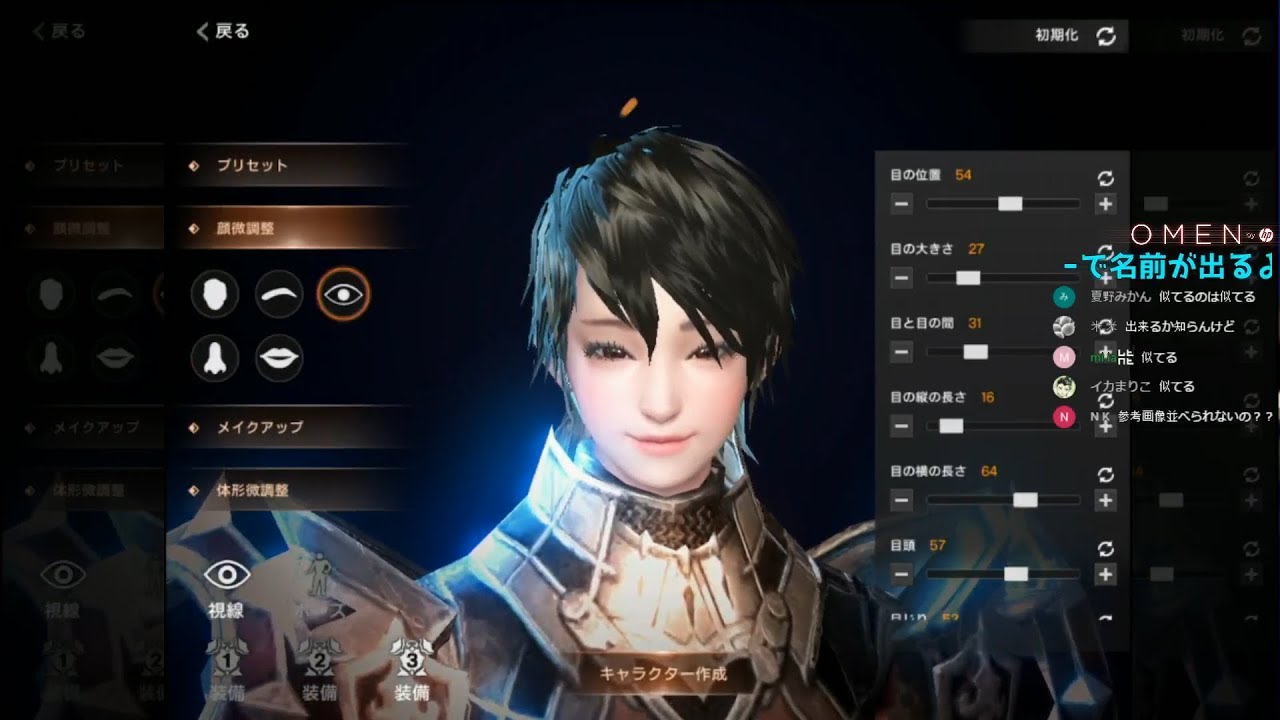This screenshot has height=720, width=1280.
Task: Reset all settings with 初期化 button
Action: 1074,35
